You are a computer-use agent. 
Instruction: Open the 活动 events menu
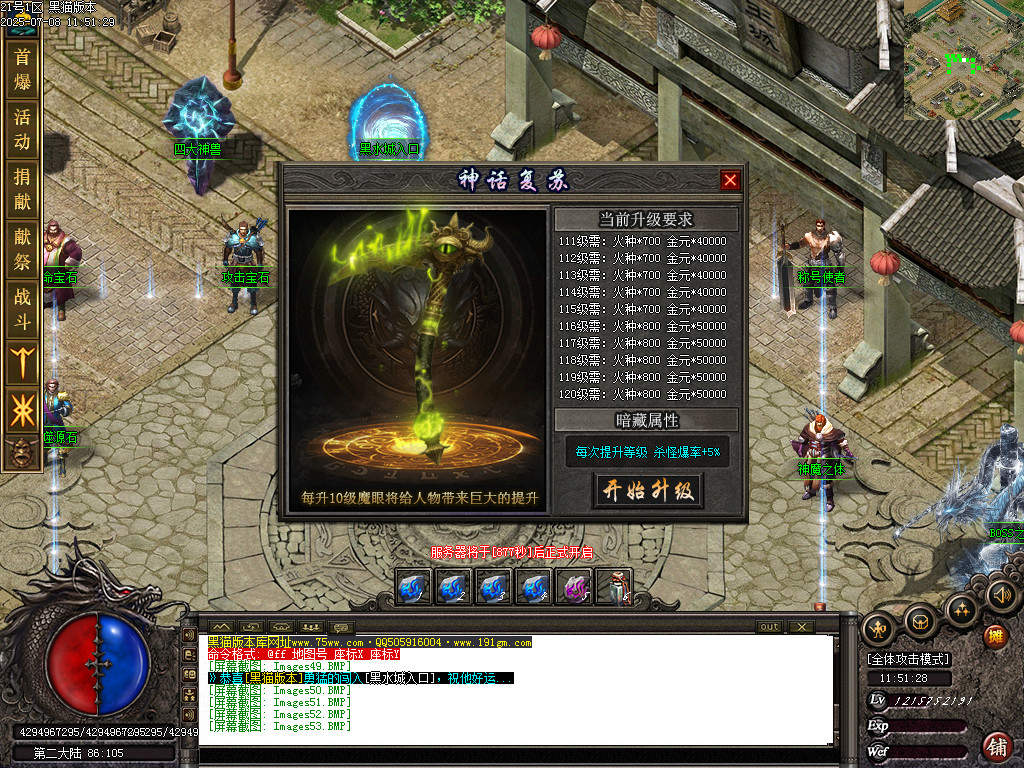click(x=22, y=129)
